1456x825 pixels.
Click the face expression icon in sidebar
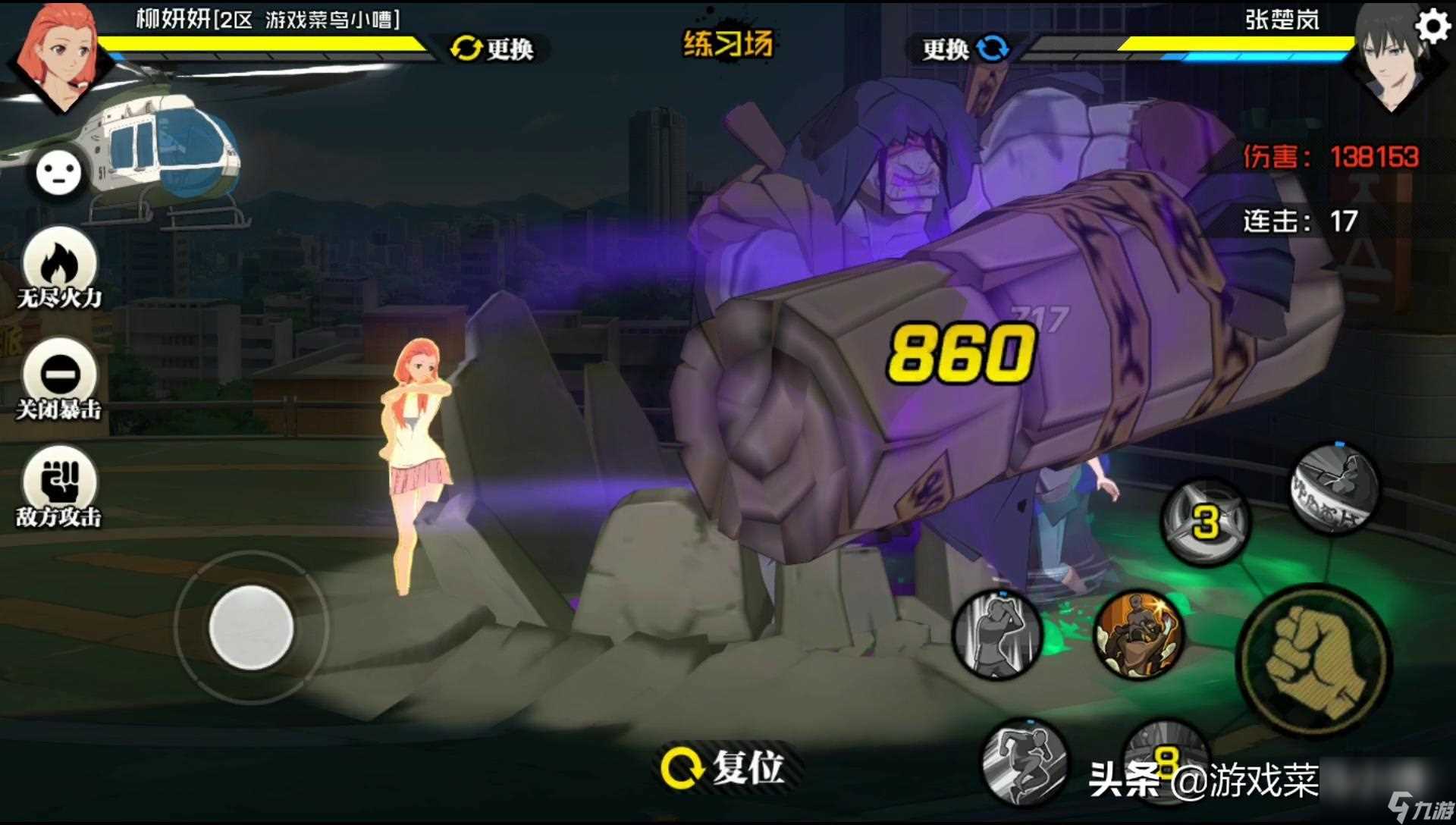coord(58,173)
